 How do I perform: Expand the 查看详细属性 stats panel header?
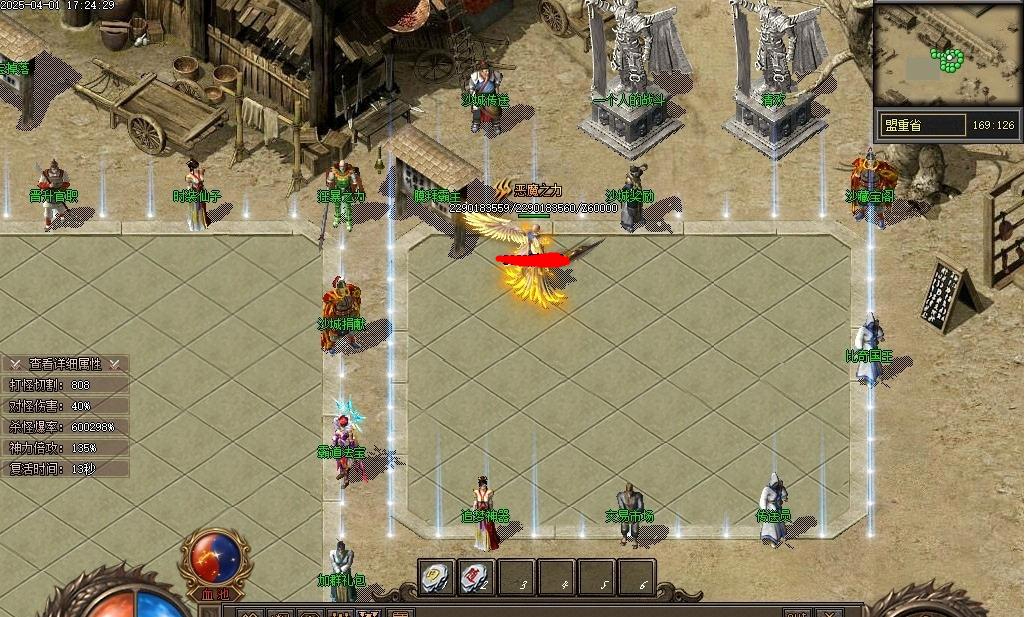[65, 364]
